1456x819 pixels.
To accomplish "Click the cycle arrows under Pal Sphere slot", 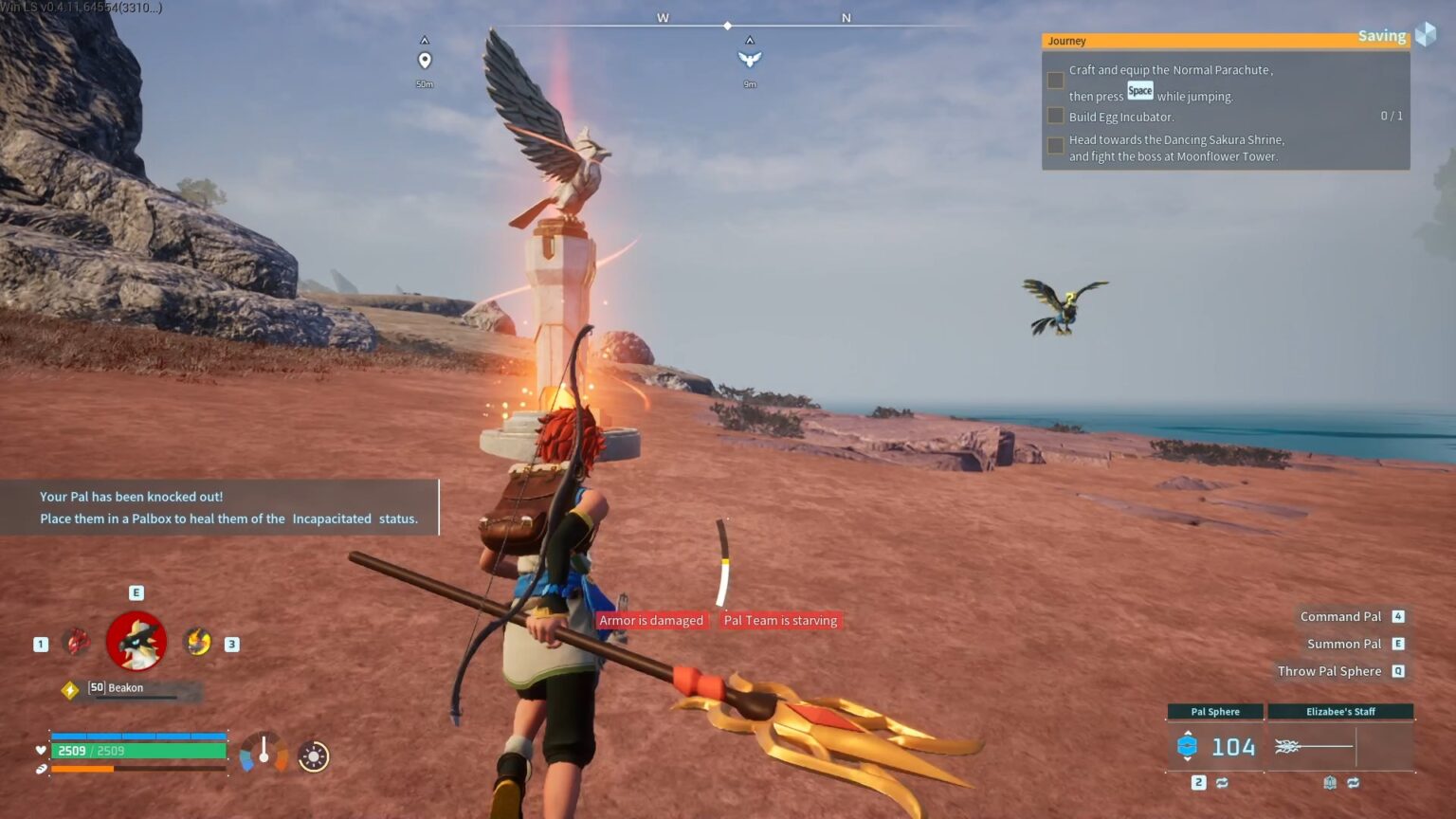I will [1222, 784].
